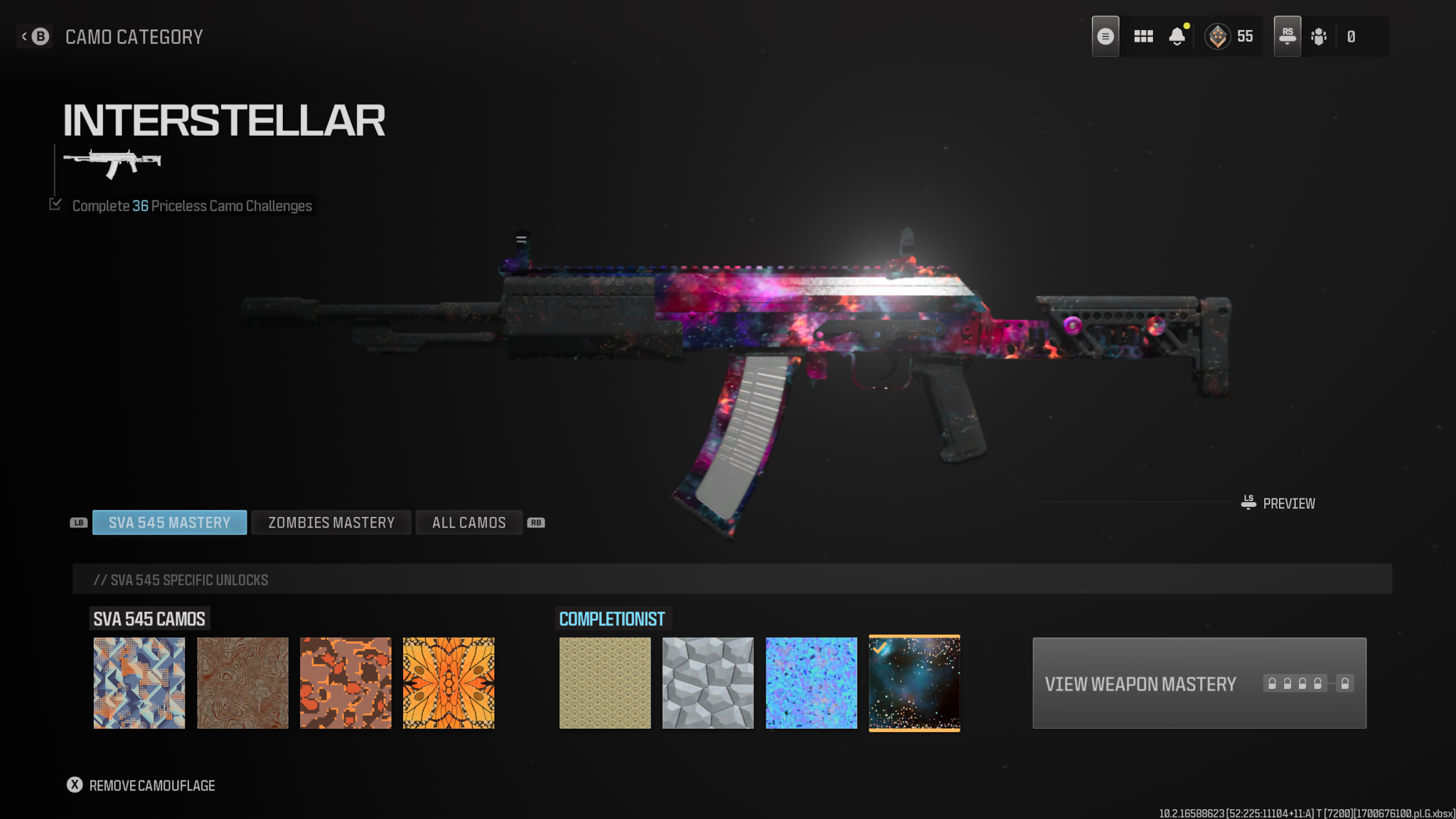Image resolution: width=1456 pixels, height=819 pixels.
Task: Select the orange butterfly camo thumbnail
Action: 449,682
